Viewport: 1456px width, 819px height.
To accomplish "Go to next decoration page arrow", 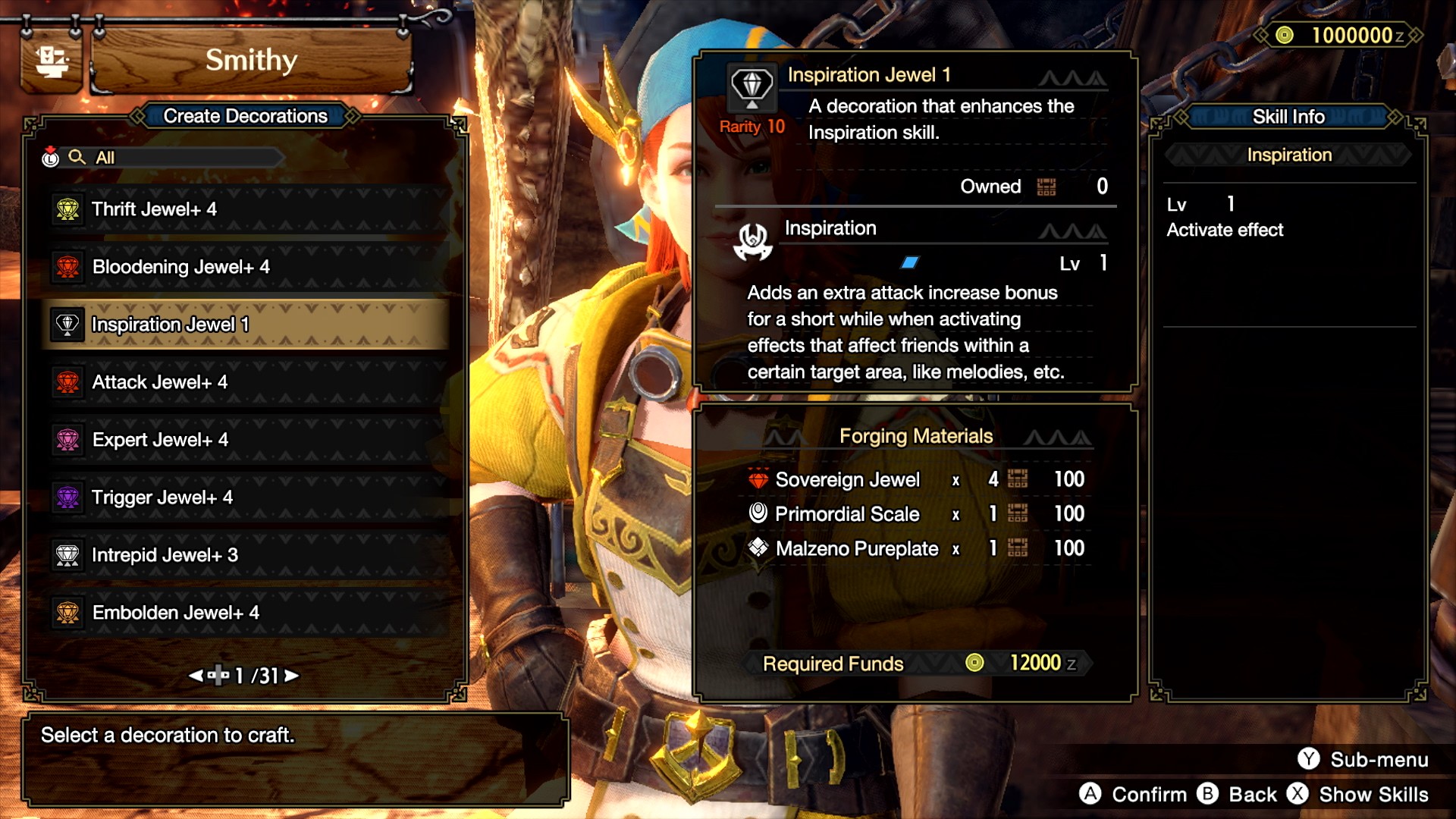I will pos(292,675).
